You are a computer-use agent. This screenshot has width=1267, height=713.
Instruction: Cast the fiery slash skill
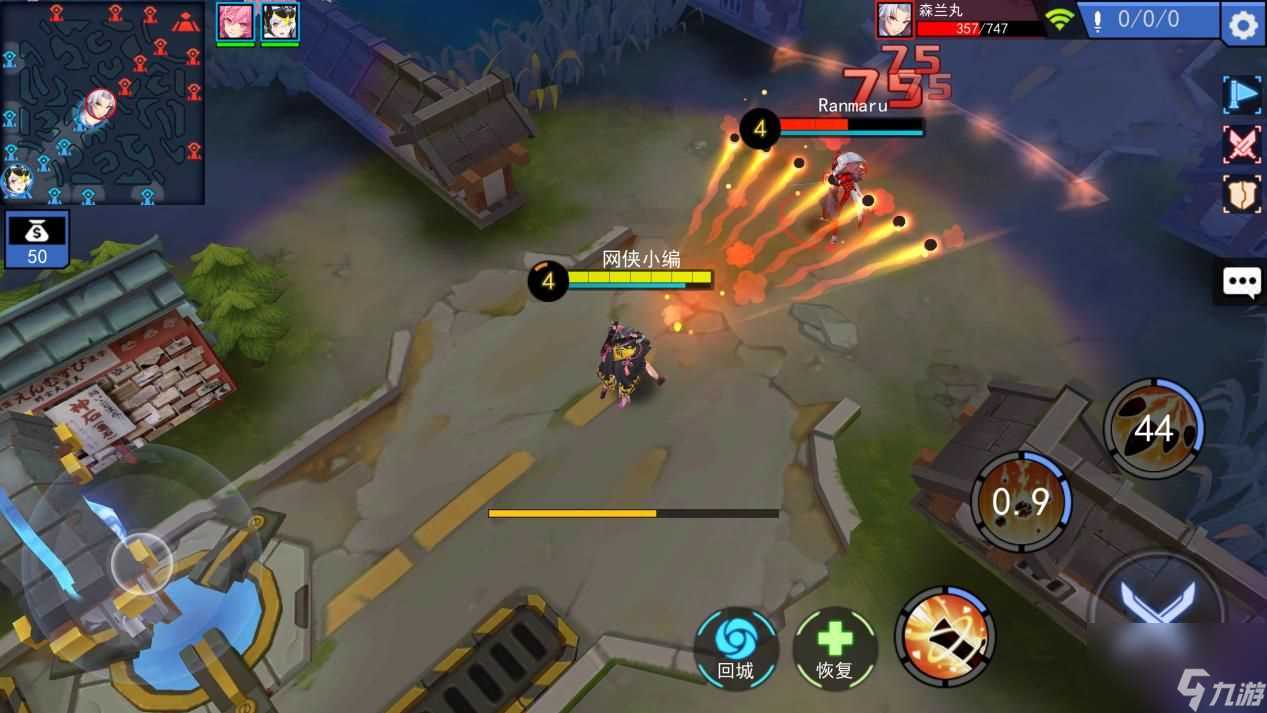[944, 636]
